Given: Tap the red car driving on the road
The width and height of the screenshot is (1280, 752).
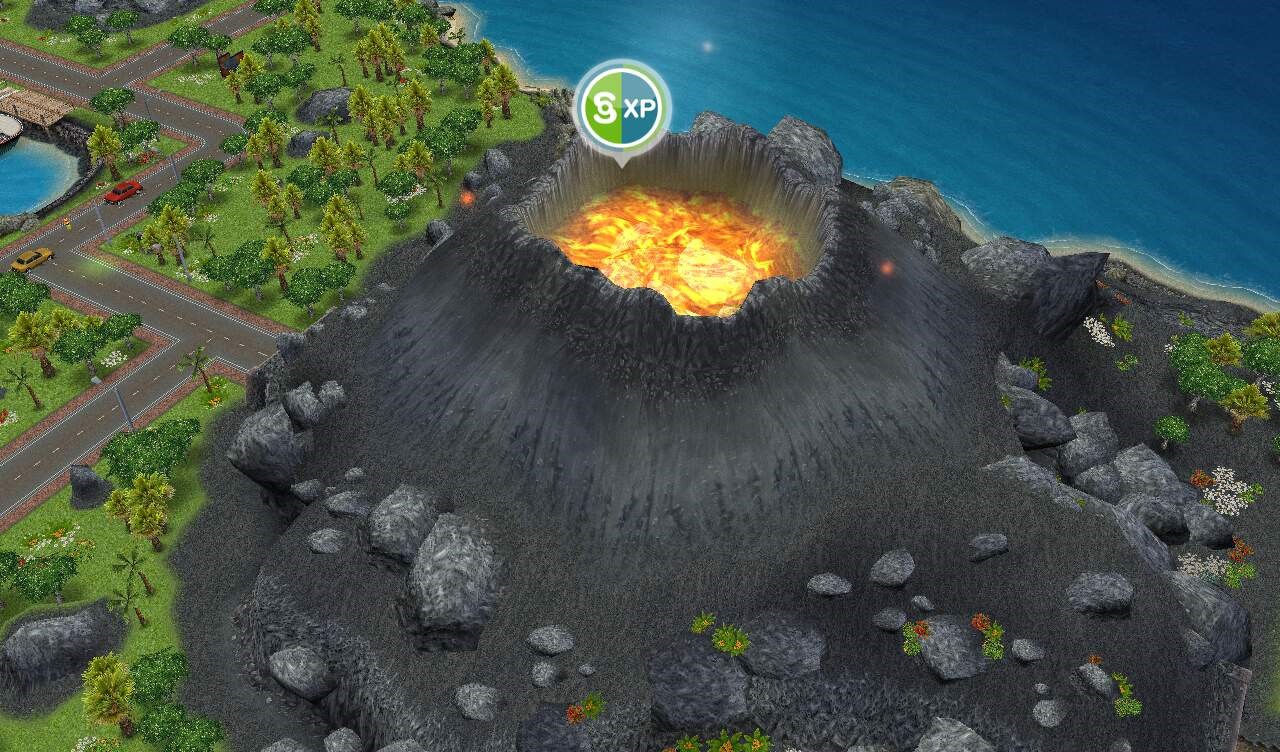Looking at the screenshot, I should pyautogui.click(x=121, y=193).
